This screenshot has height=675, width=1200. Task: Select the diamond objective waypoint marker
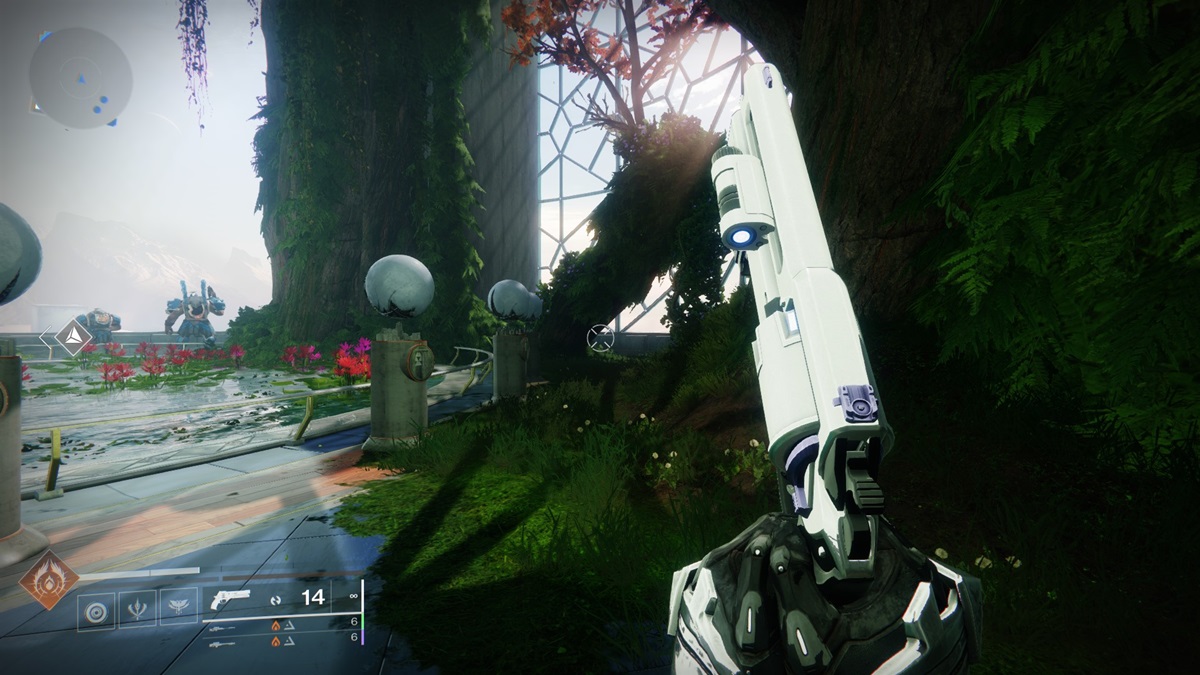coord(73,338)
